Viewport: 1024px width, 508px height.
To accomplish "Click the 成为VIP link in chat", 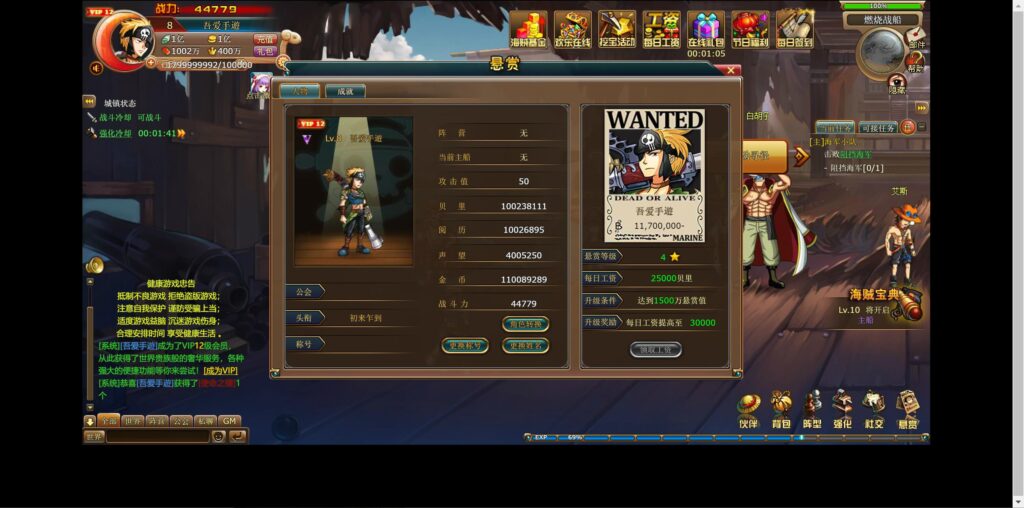I will [220, 370].
